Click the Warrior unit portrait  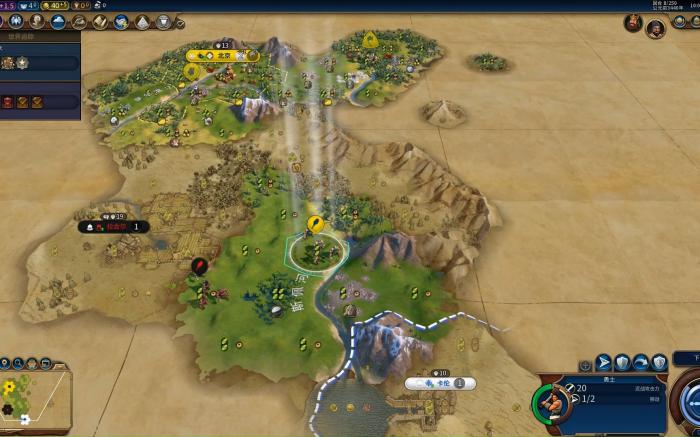click(550, 402)
